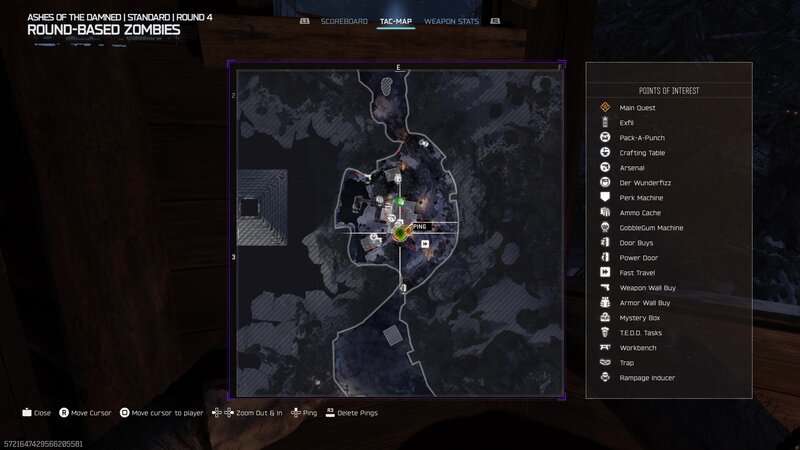The width and height of the screenshot is (800, 450).
Task: Select the Mystery Box legend entry
Action: coord(640,317)
